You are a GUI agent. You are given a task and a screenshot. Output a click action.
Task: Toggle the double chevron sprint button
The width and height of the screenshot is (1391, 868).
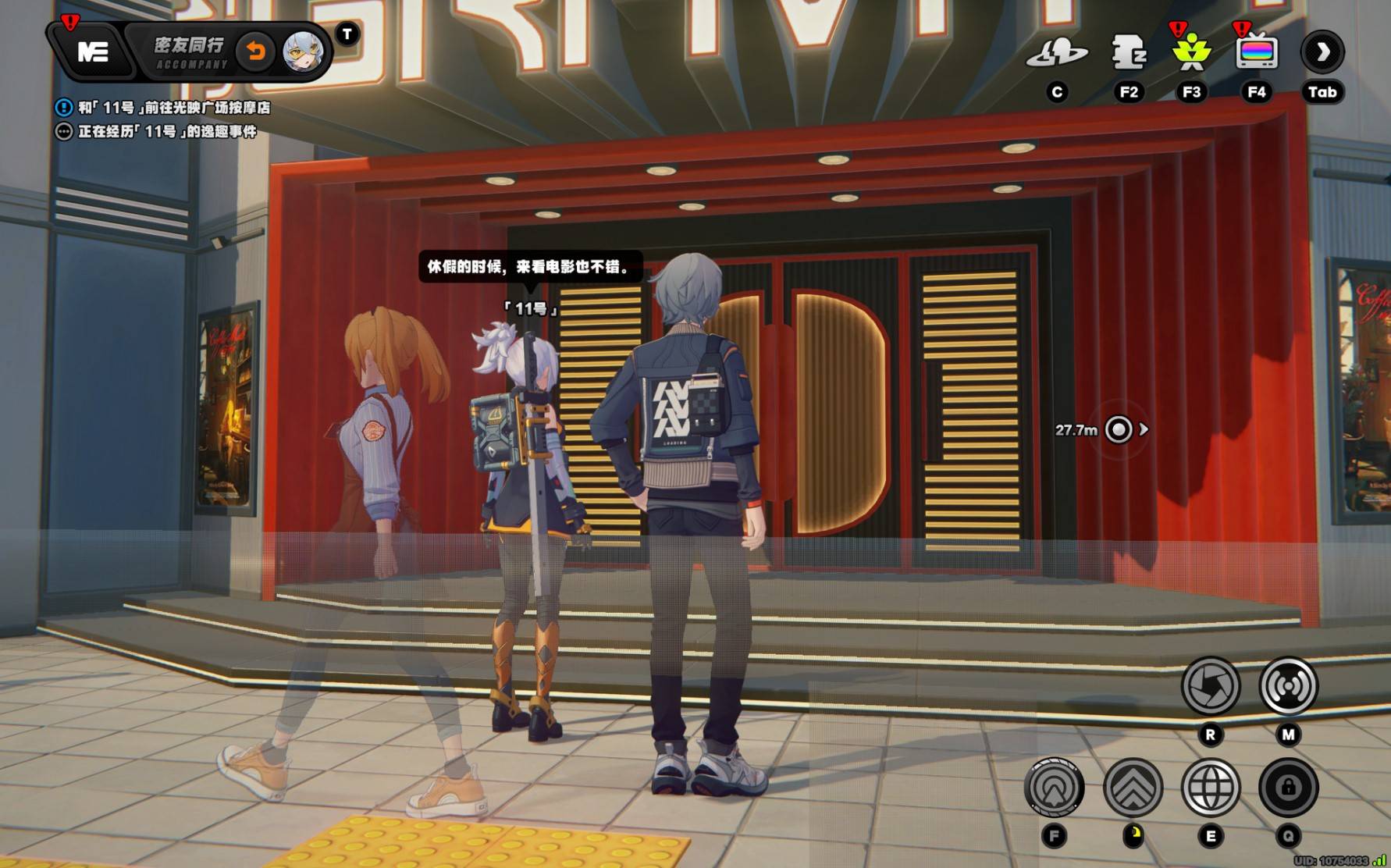(1133, 788)
